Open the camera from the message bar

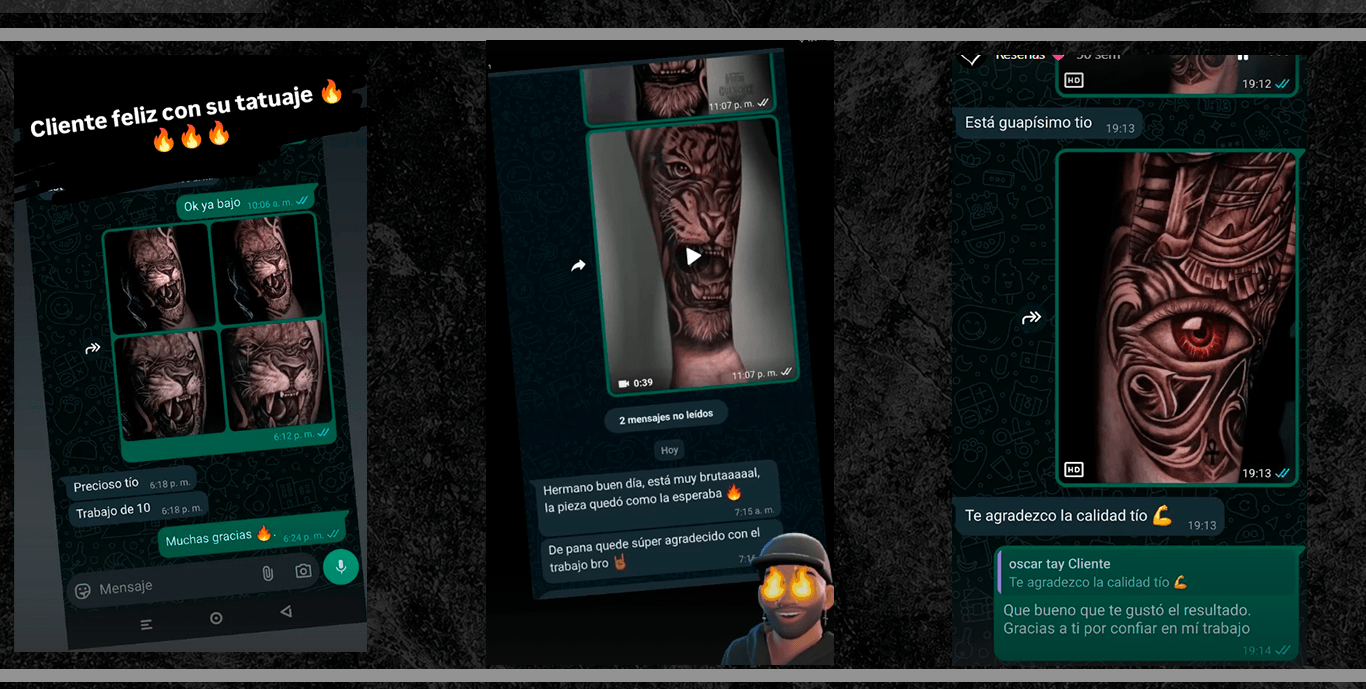click(303, 571)
